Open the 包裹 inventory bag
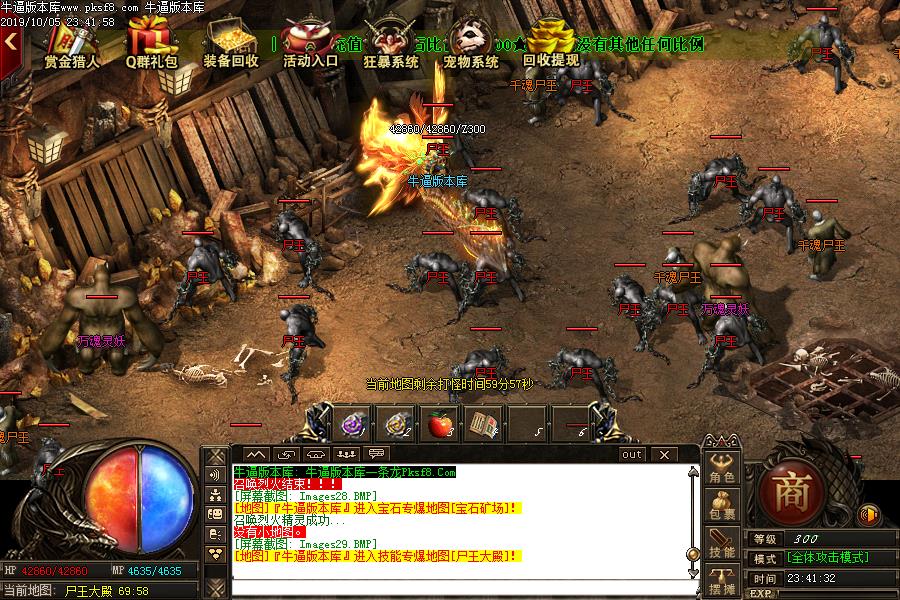 pyautogui.click(x=722, y=508)
